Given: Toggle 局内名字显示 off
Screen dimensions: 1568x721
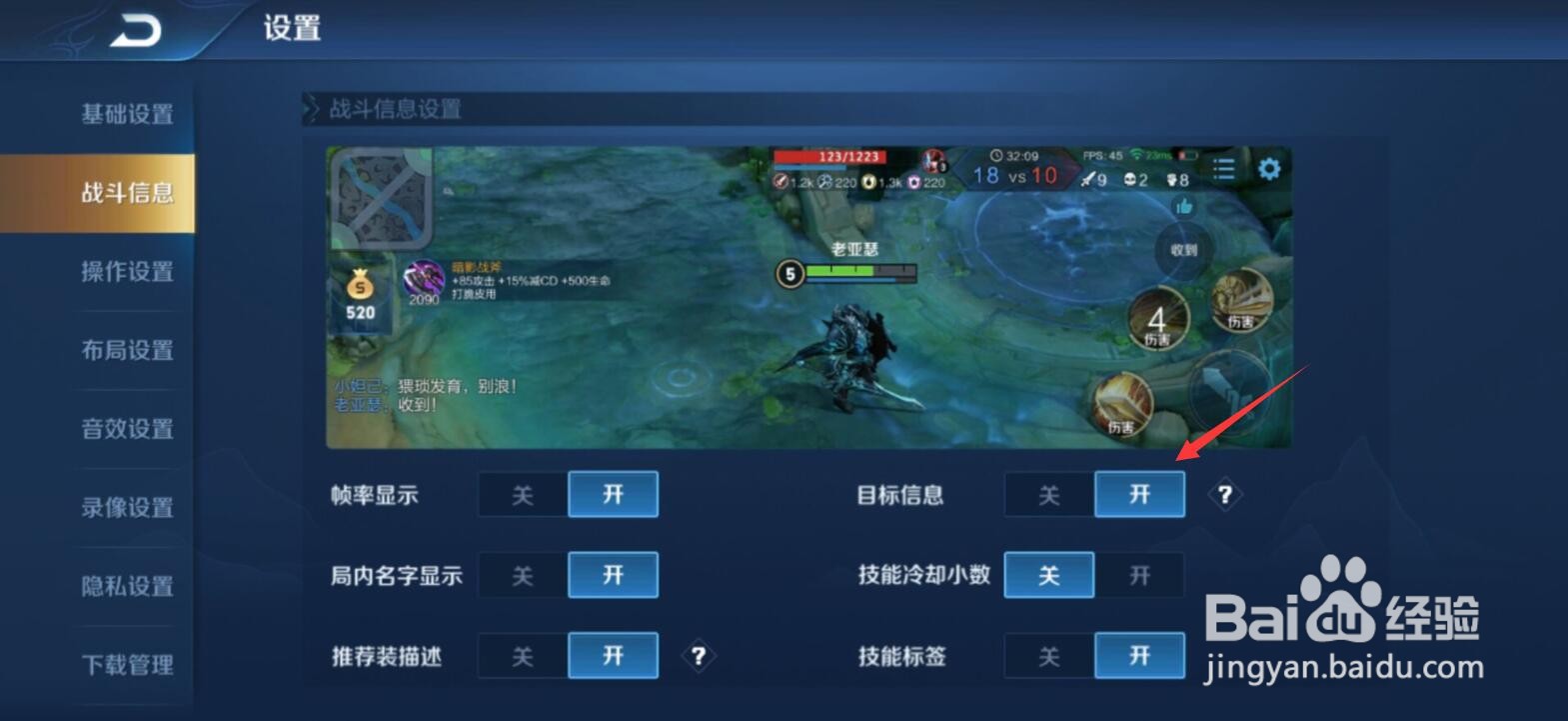Looking at the screenshot, I should 523,575.
